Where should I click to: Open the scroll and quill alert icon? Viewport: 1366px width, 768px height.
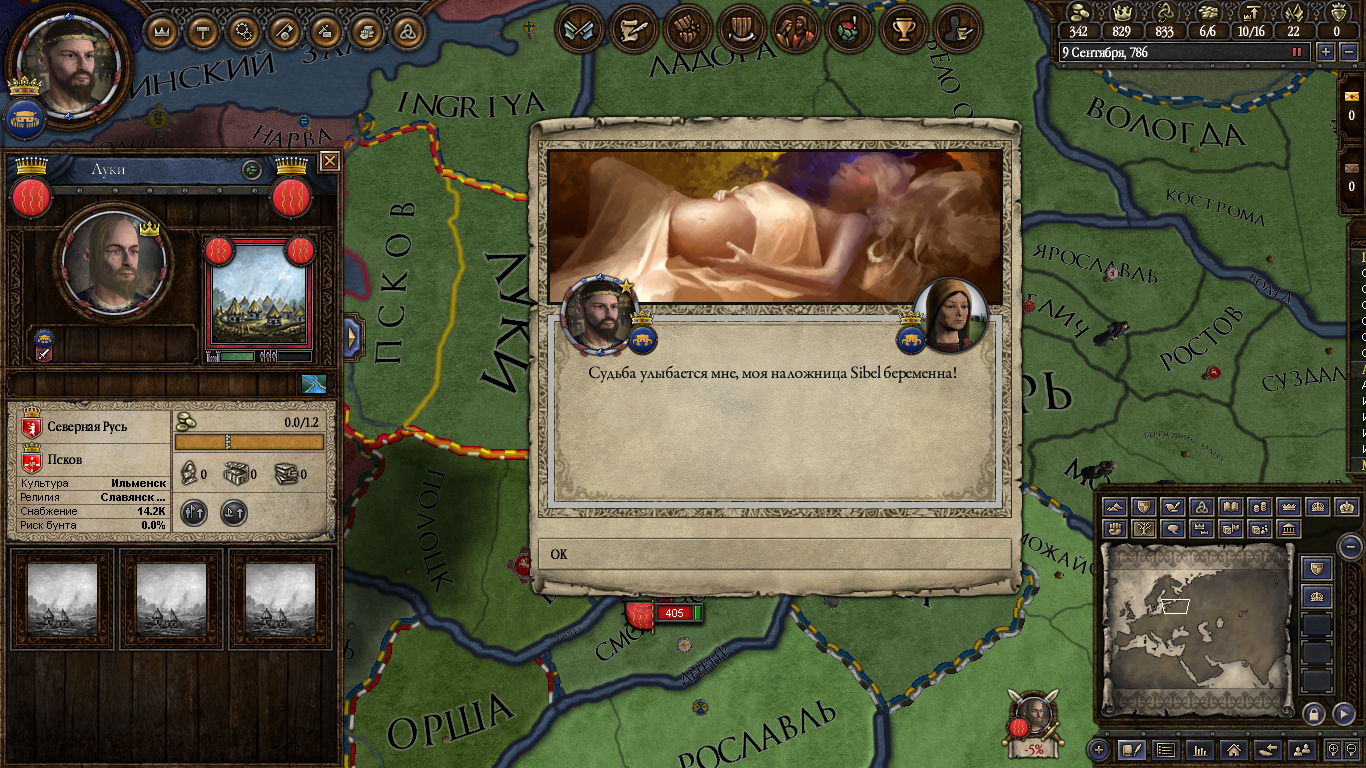pyautogui.click(x=633, y=29)
